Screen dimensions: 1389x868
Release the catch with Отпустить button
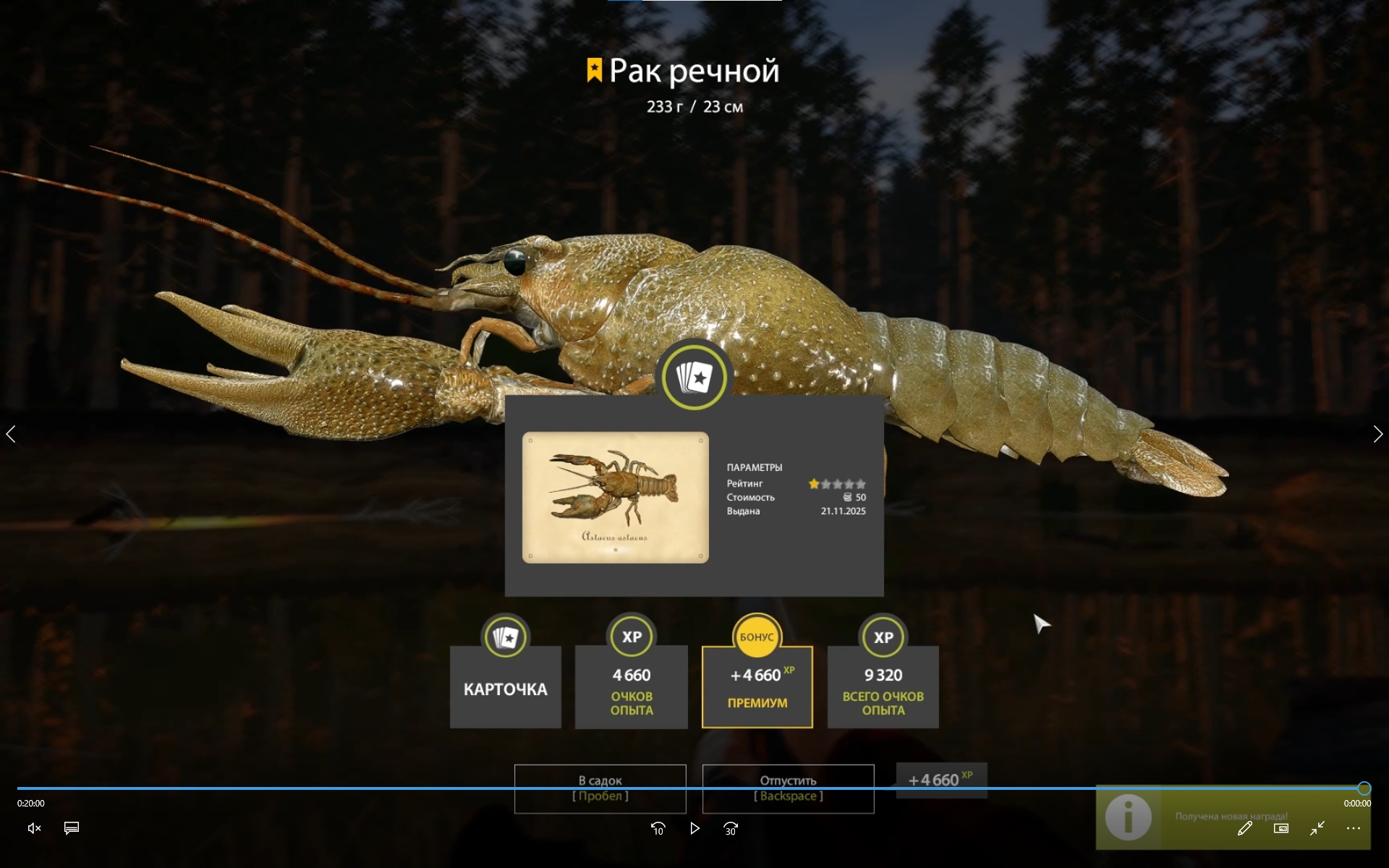[x=788, y=788]
